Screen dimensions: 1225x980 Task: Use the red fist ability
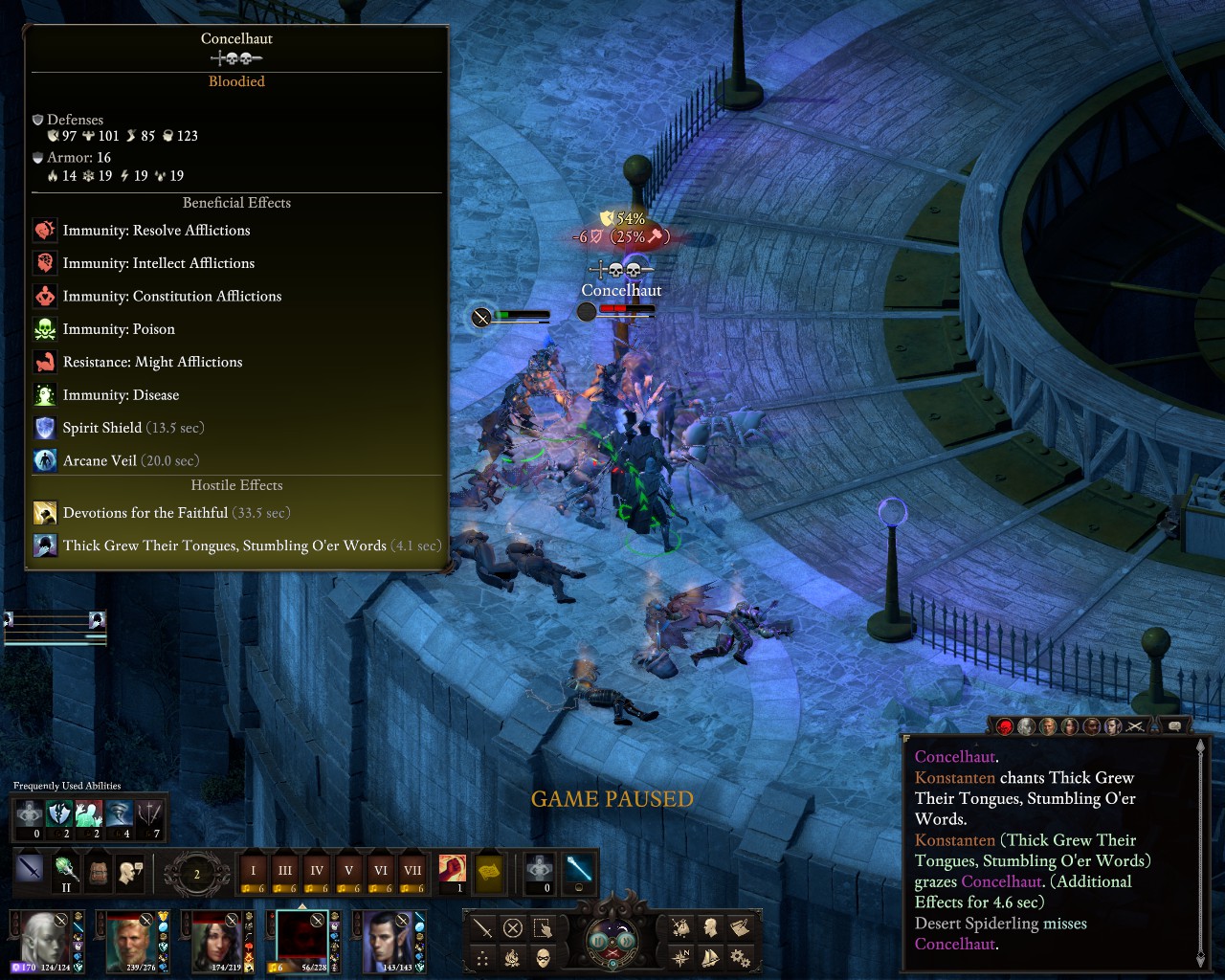452,869
